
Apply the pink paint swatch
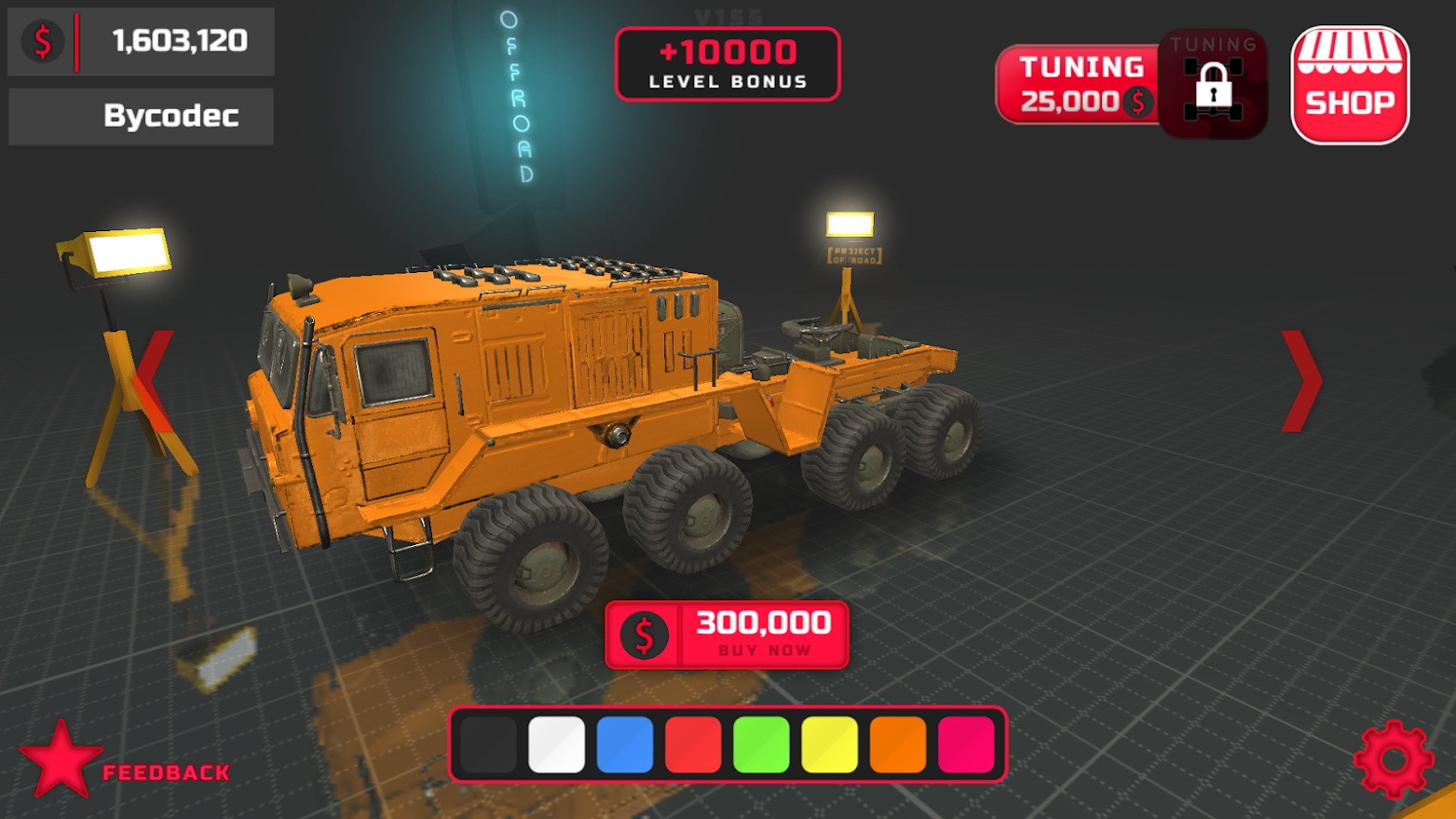(966, 744)
